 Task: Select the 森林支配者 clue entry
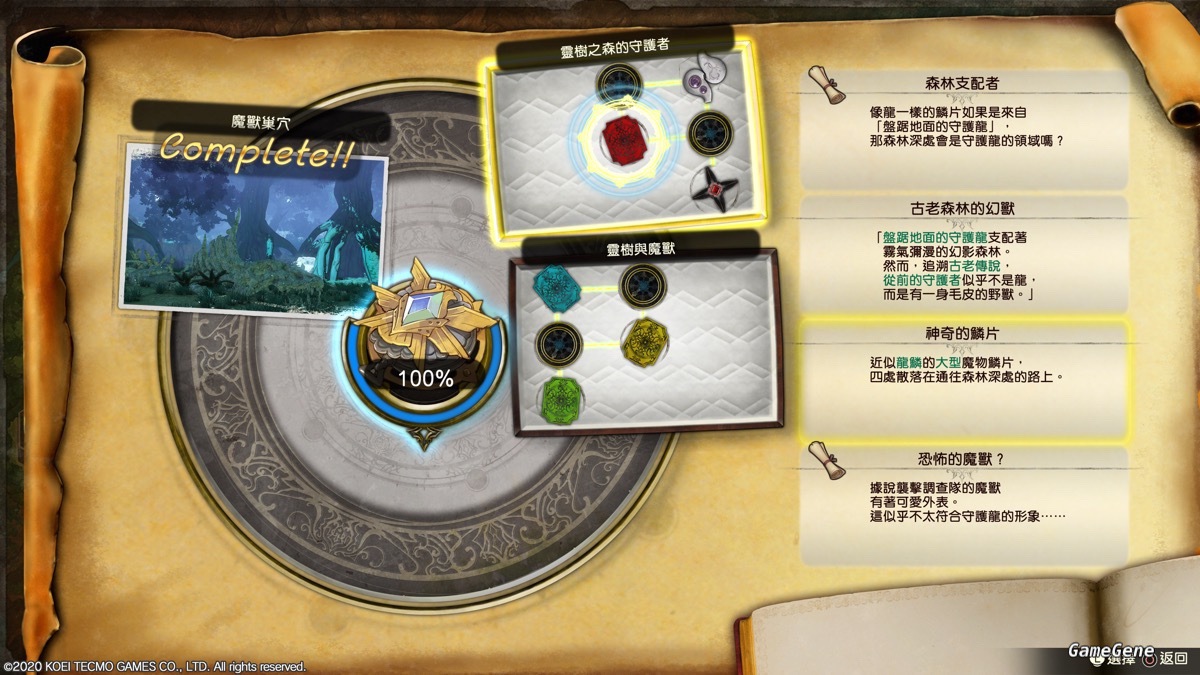point(964,125)
